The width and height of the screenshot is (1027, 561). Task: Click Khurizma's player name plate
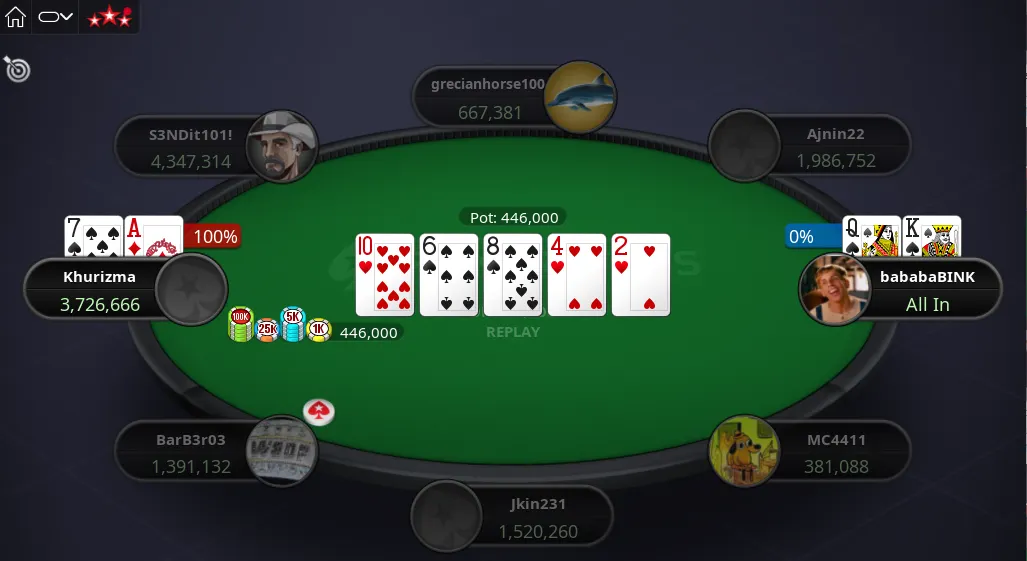100,290
